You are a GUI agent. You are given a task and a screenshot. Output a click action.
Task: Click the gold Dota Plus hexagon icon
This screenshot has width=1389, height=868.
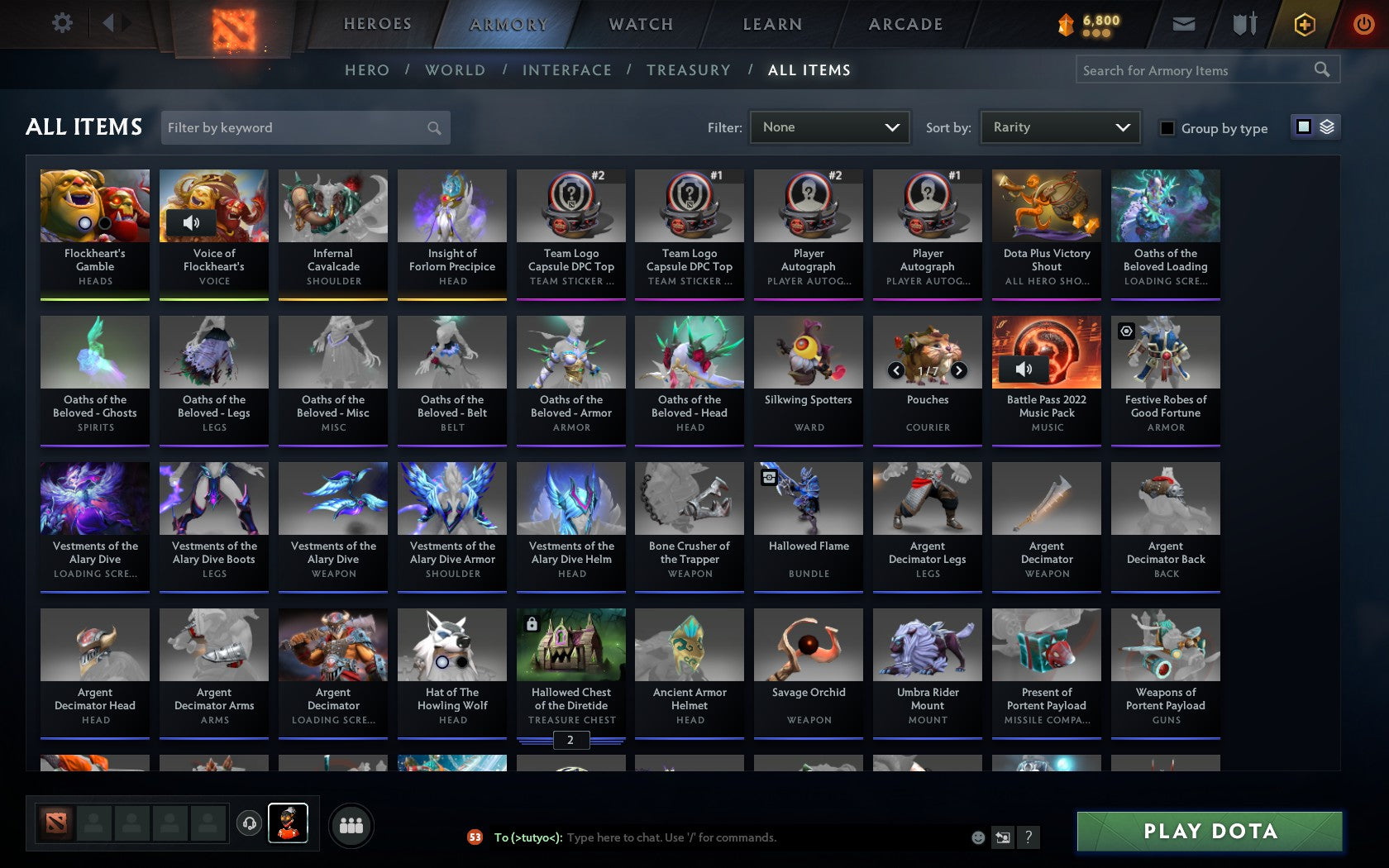point(1305,24)
